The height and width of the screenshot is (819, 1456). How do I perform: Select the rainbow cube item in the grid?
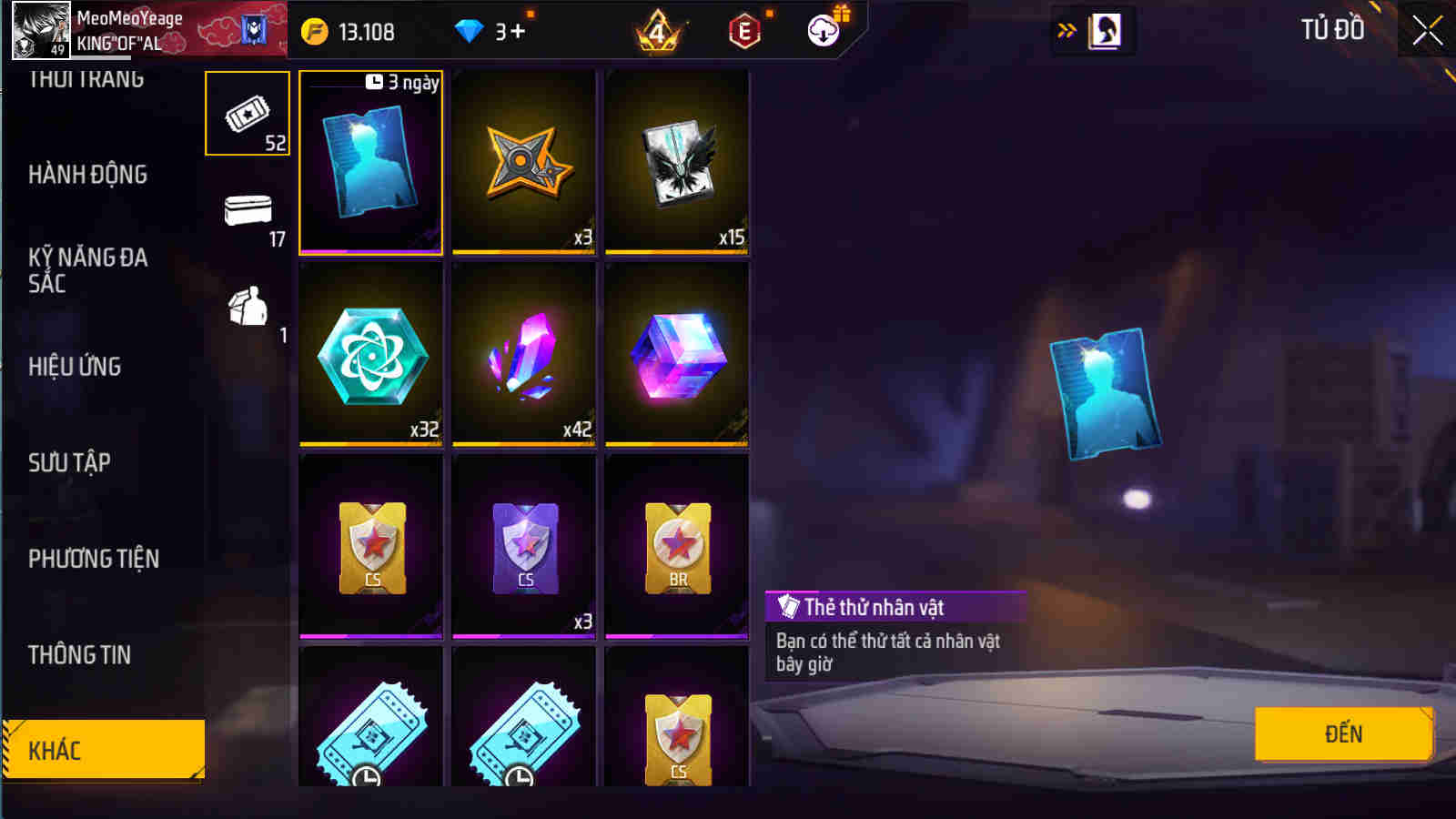tap(676, 355)
